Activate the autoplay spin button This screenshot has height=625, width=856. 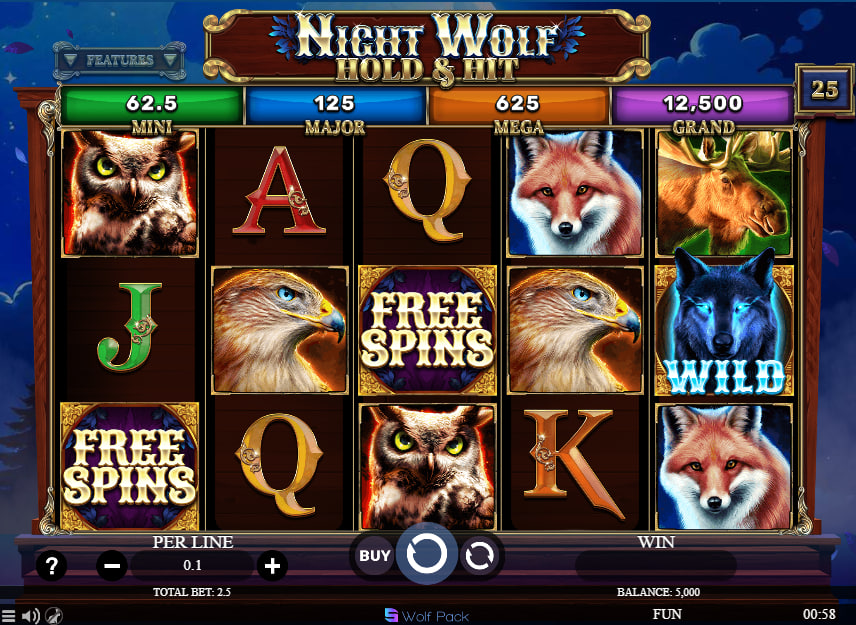pyautogui.click(x=481, y=555)
